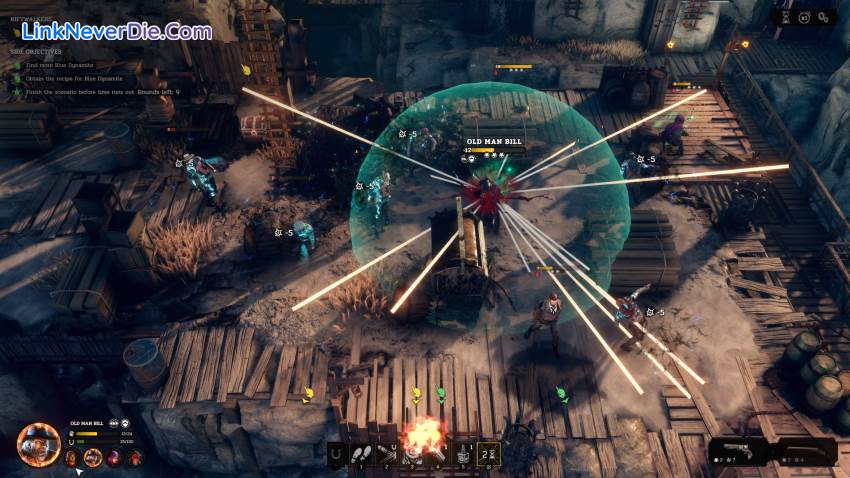Viewport: 850px width, 478px height.
Task: Select the red-clad party member portrait
Action: click(x=135, y=459)
